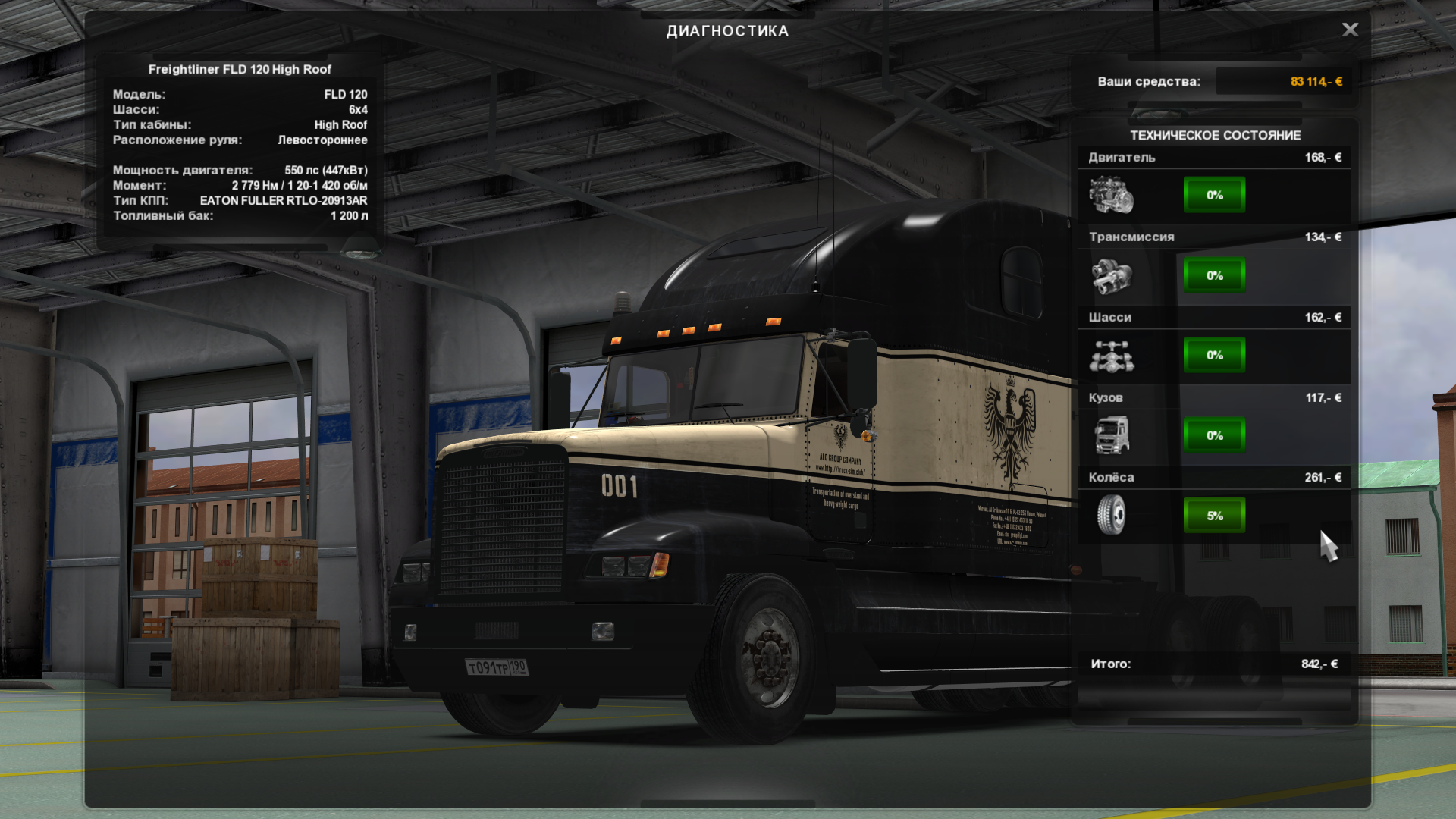1456x819 pixels.
Task: Choose the transmission 0% repair button
Action: coord(1214,275)
